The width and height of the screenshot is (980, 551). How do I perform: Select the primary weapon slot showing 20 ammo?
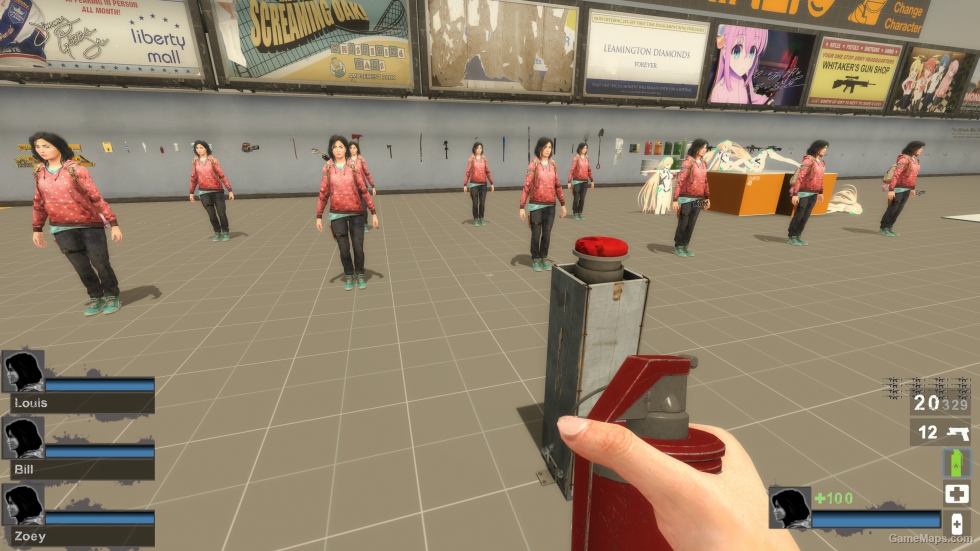(x=940, y=403)
